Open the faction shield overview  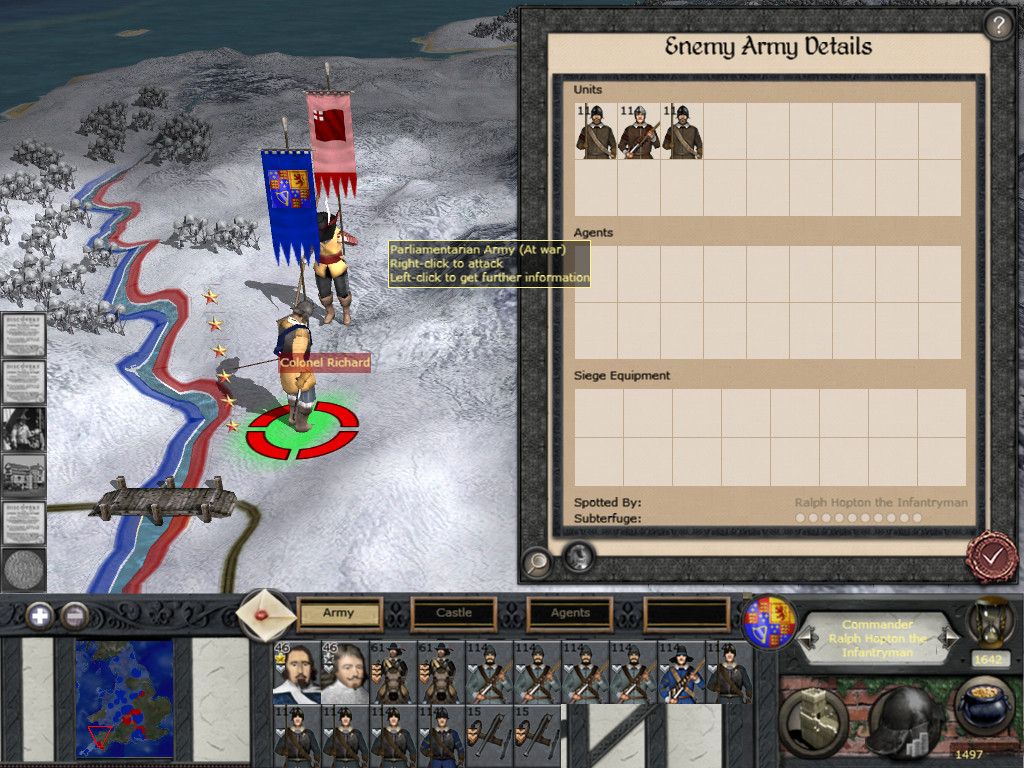click(x=770, y=623)
